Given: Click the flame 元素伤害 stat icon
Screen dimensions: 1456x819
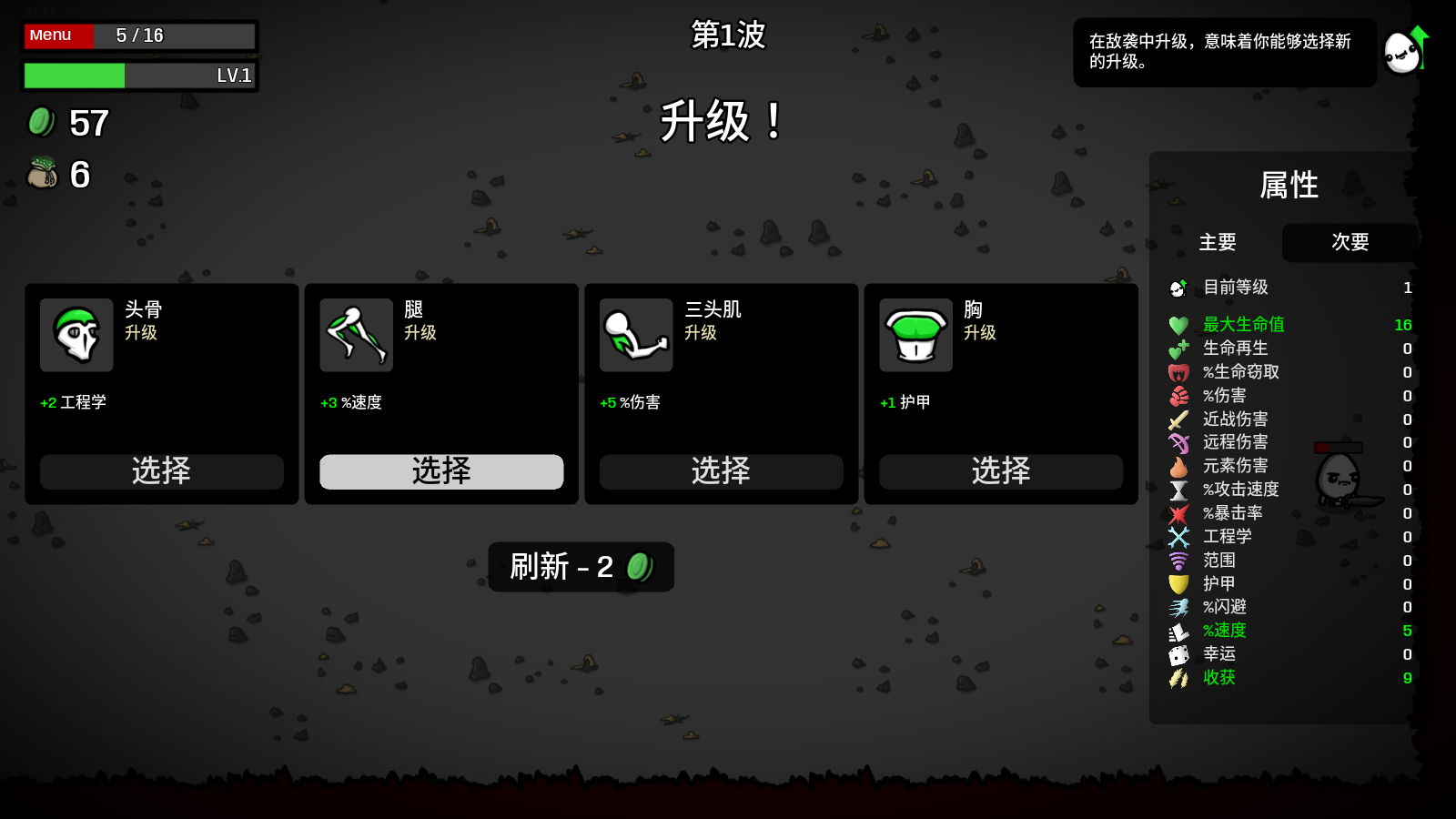Looking at the screenshot, I should point(1179,466).
